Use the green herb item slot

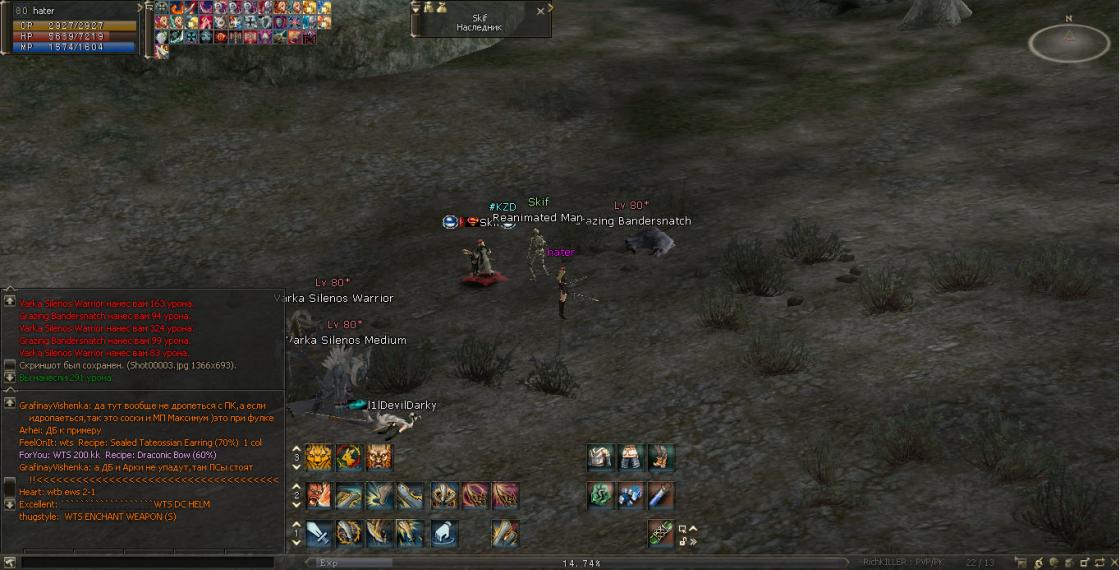tap(600, 495)
